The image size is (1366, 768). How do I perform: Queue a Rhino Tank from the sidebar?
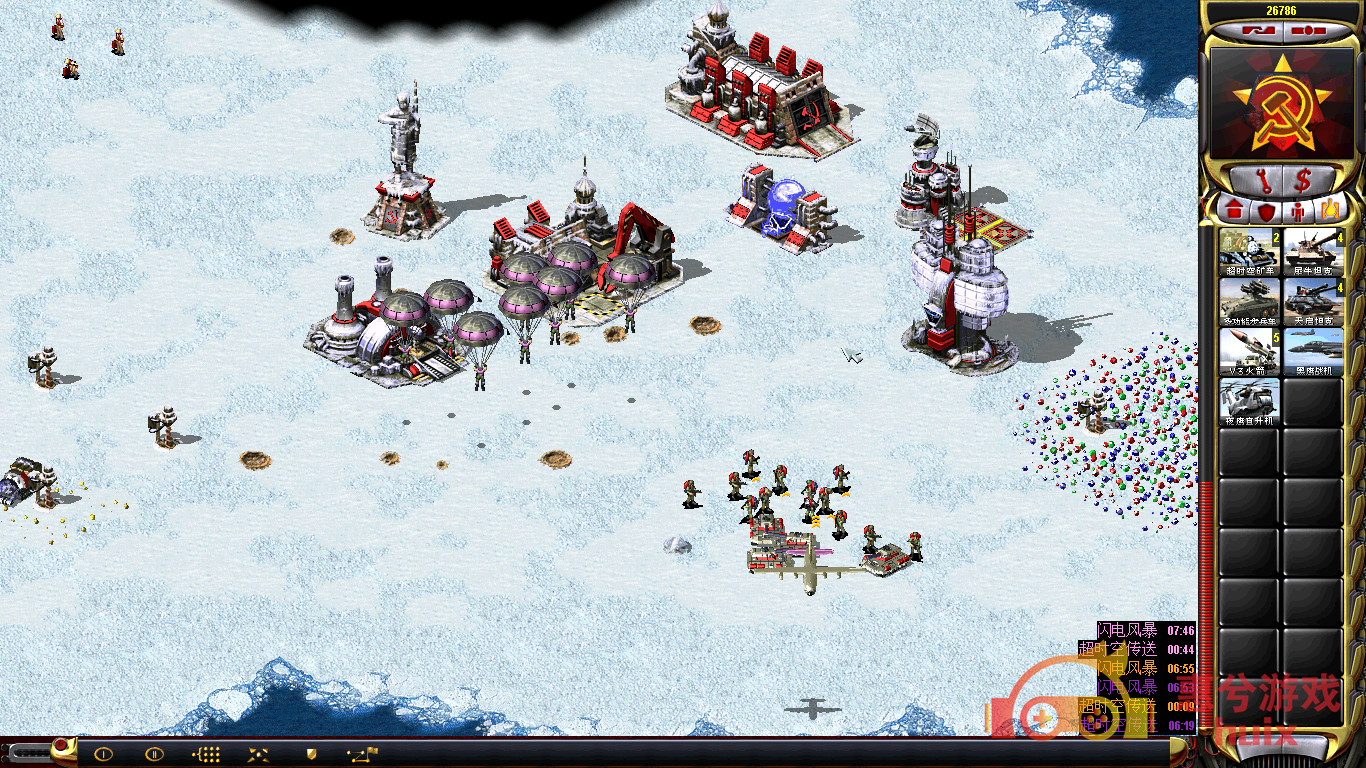pos(1313,253)
